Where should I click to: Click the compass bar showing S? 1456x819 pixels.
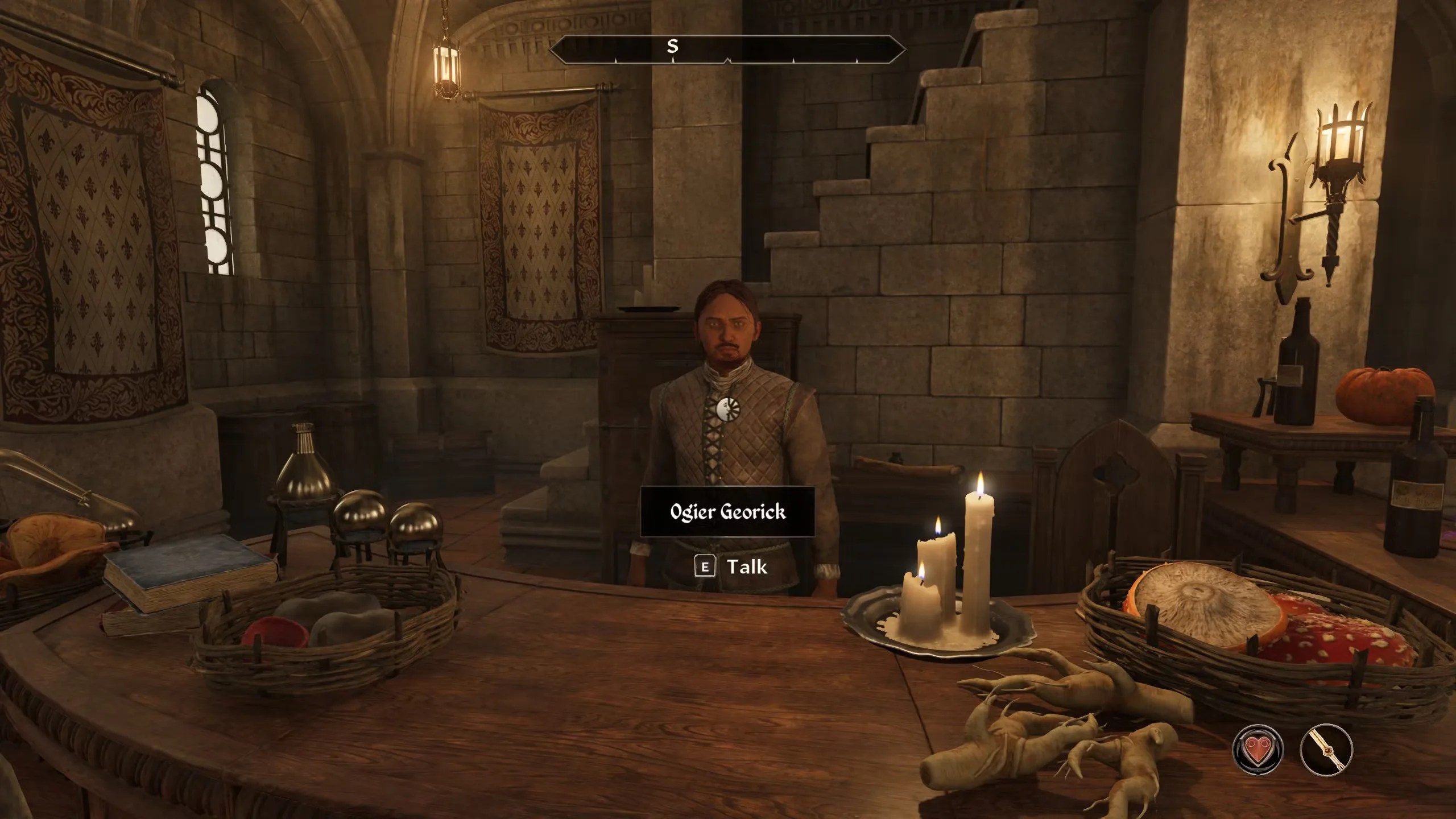(x=727, y=48)
